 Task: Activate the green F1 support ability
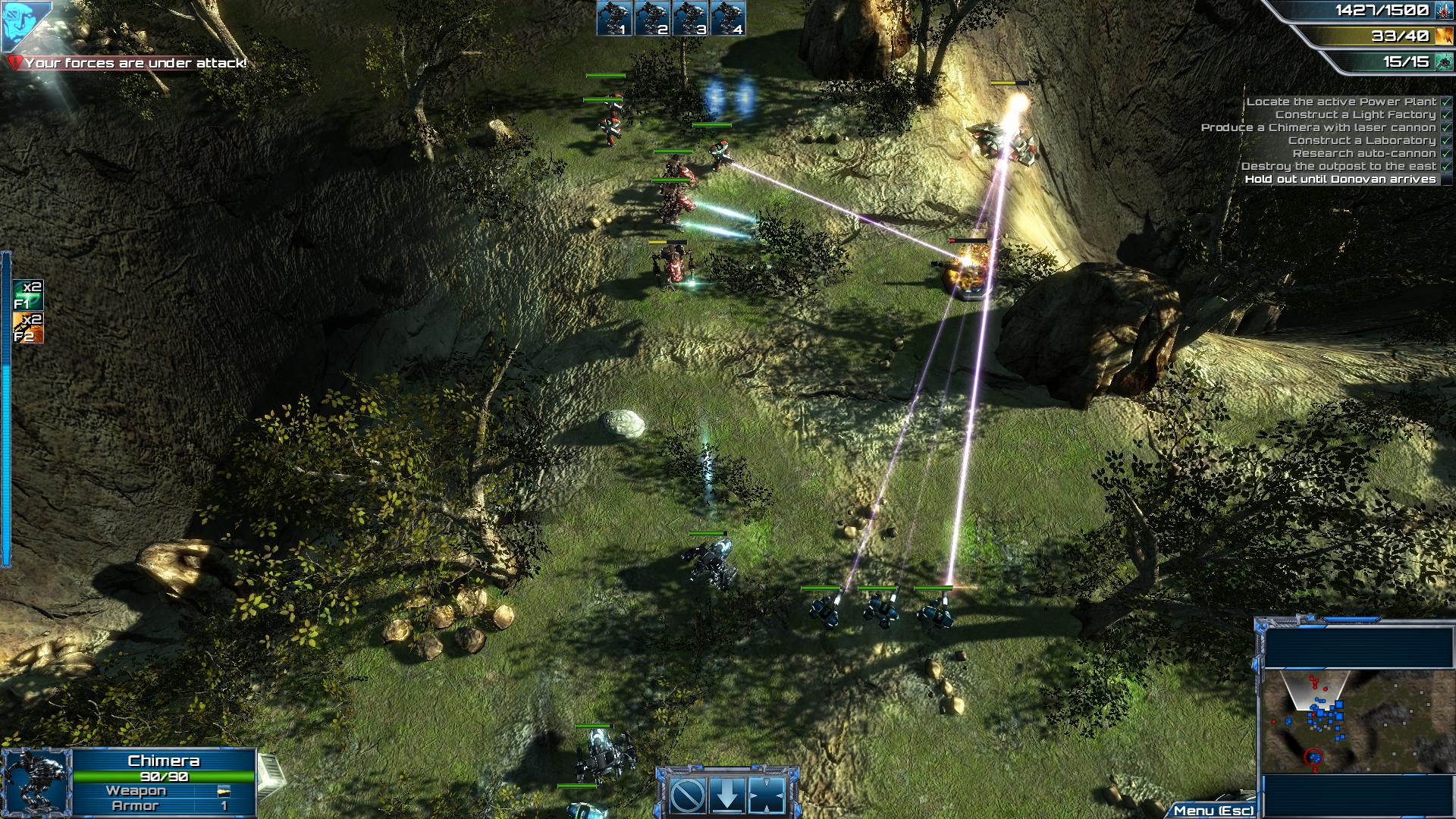(x=28, y=295)
